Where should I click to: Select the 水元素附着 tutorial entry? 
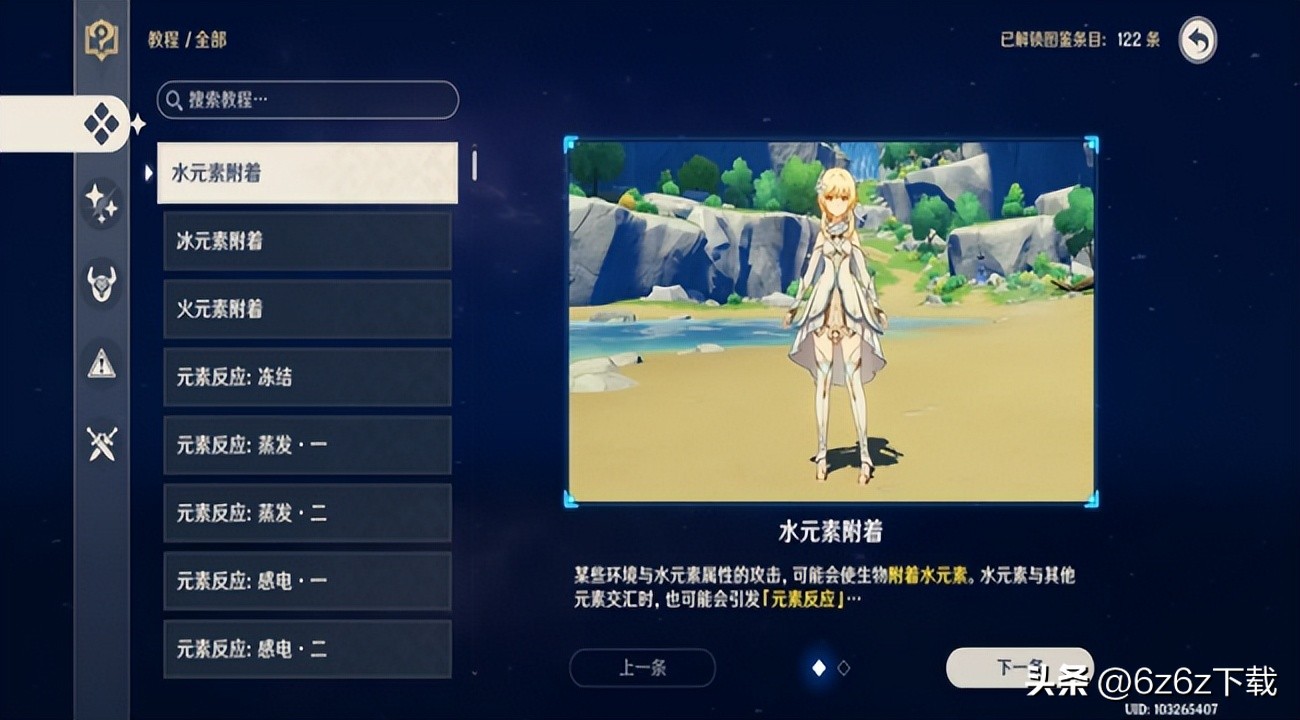click(x=306, y=172)
